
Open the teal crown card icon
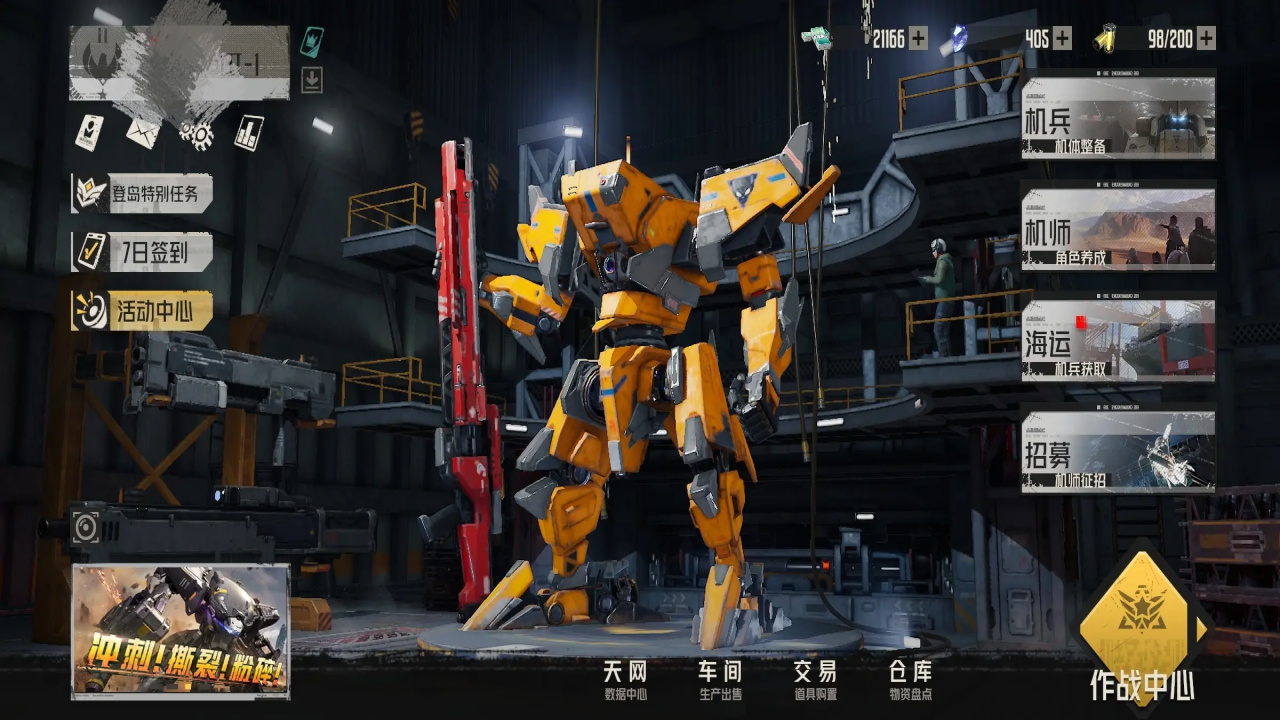click(312, 41)
